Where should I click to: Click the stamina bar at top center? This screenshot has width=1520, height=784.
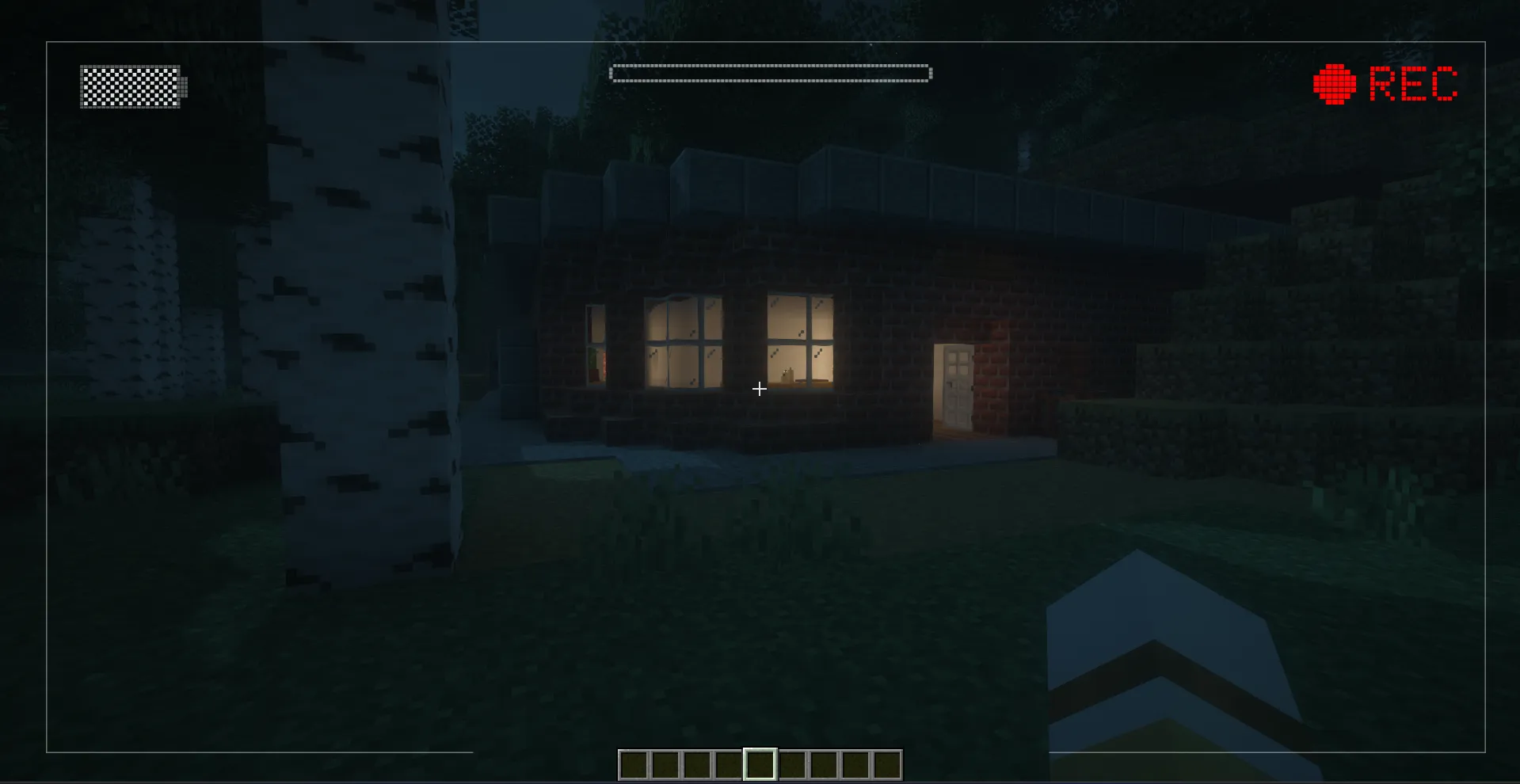[x=769, y=72]
